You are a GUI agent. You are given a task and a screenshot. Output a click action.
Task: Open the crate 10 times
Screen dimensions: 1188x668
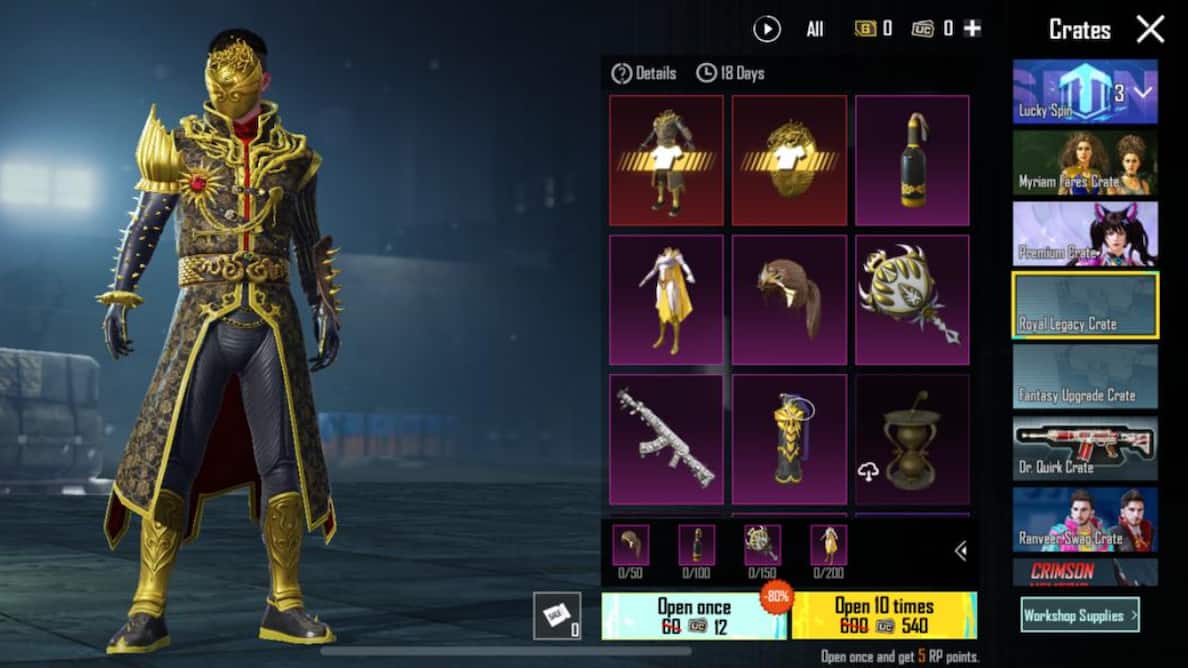[884, 616]
